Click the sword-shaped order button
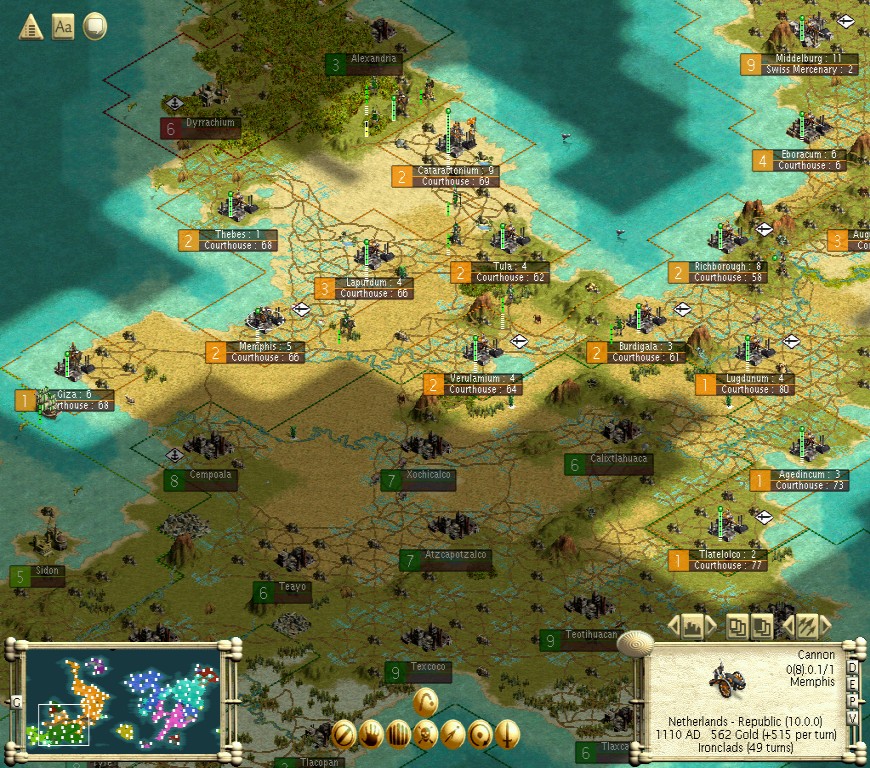This screenshot has height=768, width=870. (x=507, y=733)
